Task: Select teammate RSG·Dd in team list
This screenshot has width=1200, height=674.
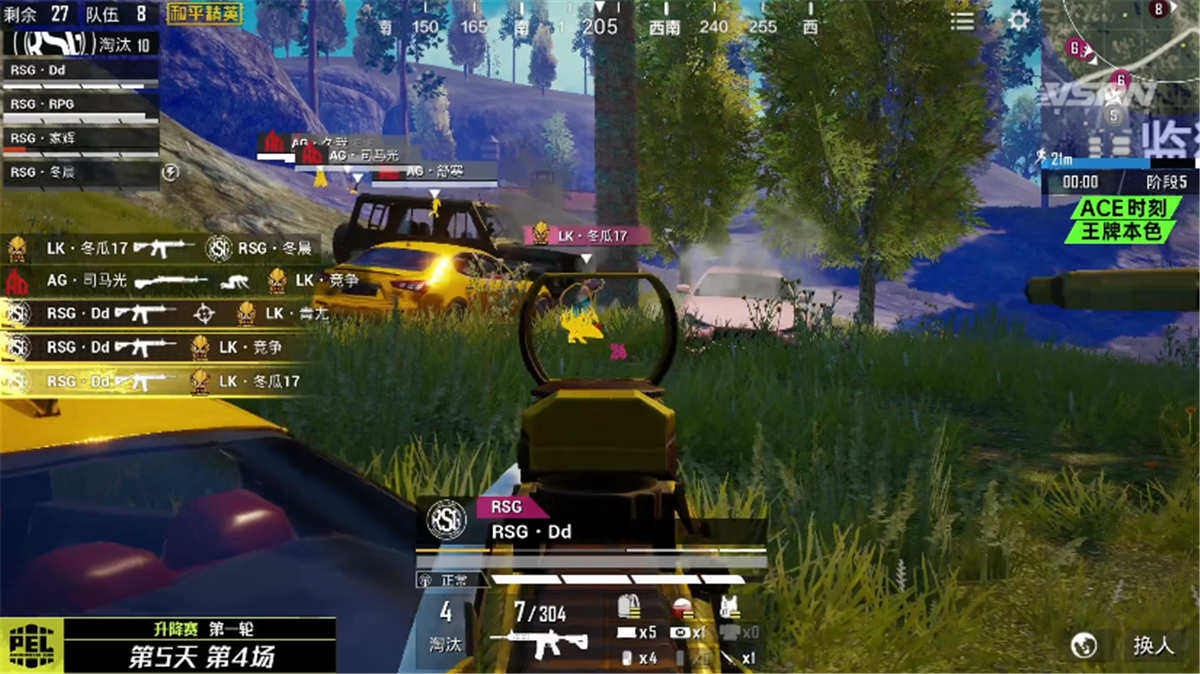Action: click(x=80, y=71)
